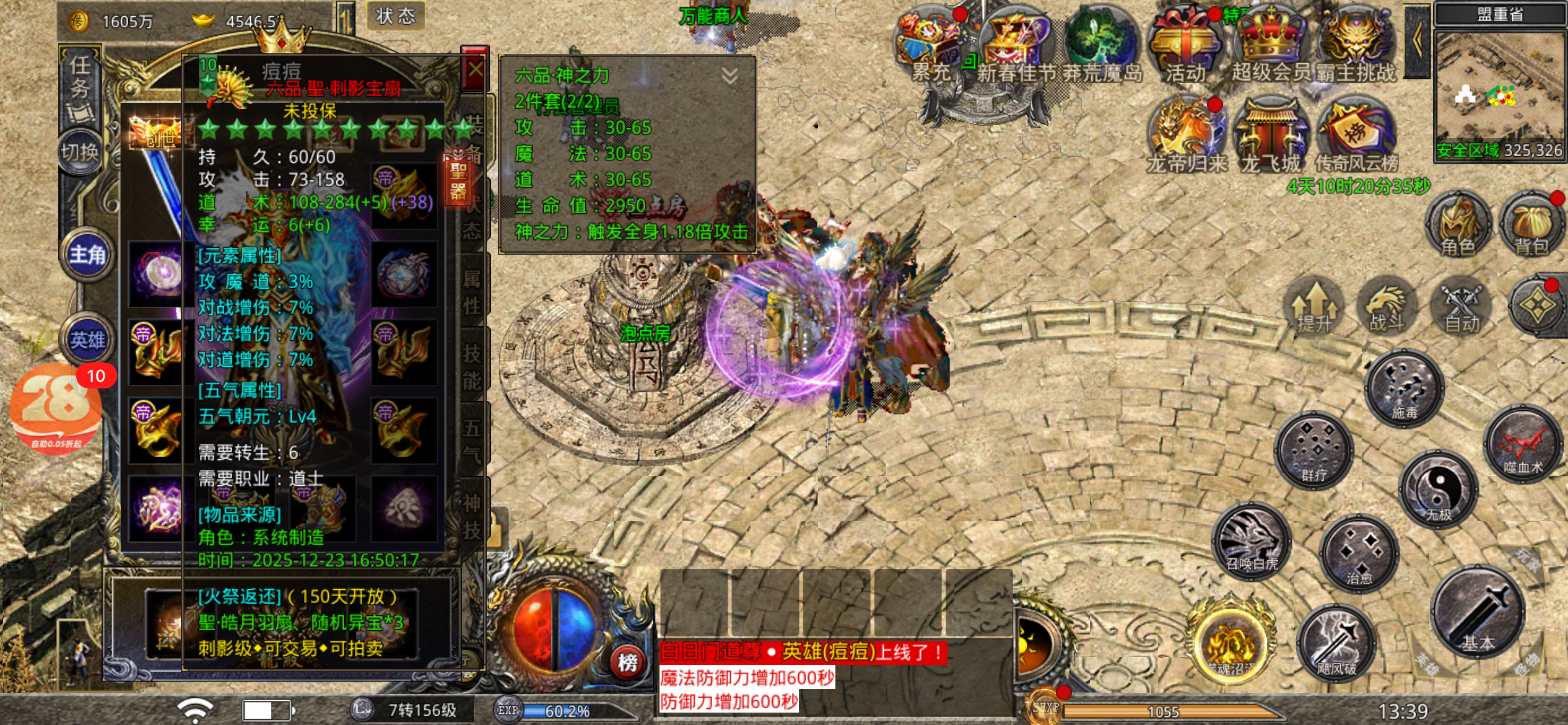Open the 角色 character panel
This screenshot has height=725, width=1568.
[1457, 224]
